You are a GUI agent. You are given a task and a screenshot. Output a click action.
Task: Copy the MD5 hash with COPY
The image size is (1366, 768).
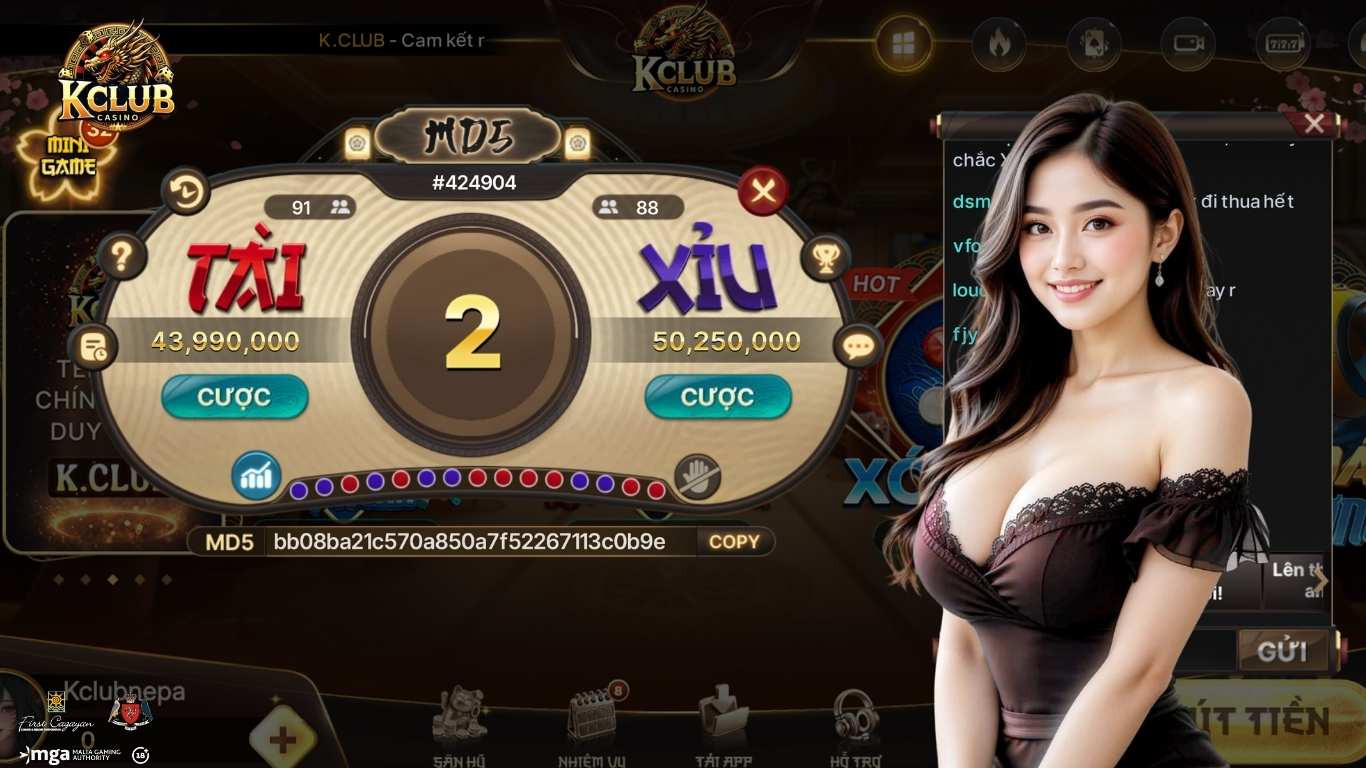point(735,542)
